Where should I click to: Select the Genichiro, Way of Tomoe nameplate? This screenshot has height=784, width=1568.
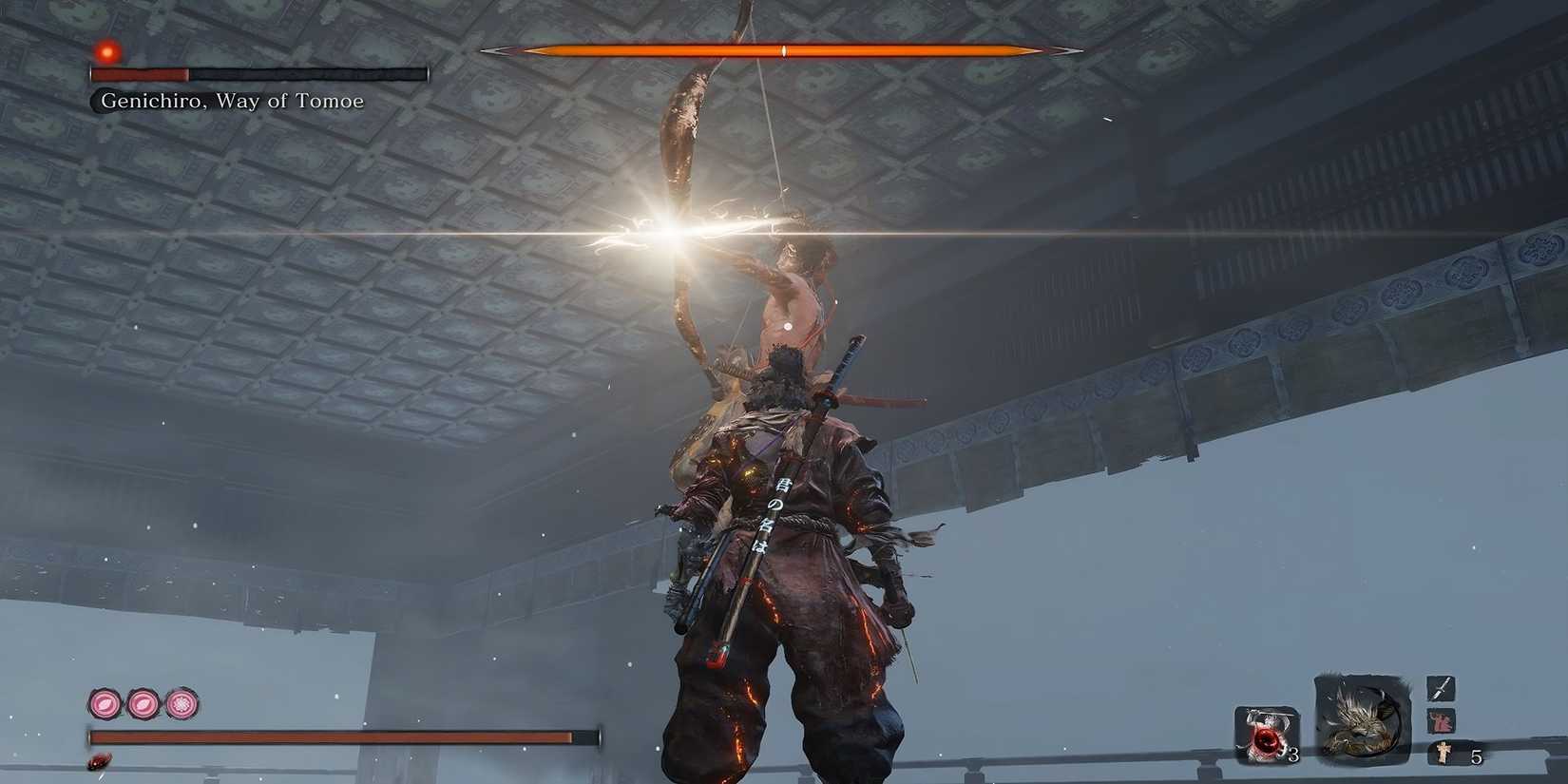pyautogui.click(x=232, y=100)
